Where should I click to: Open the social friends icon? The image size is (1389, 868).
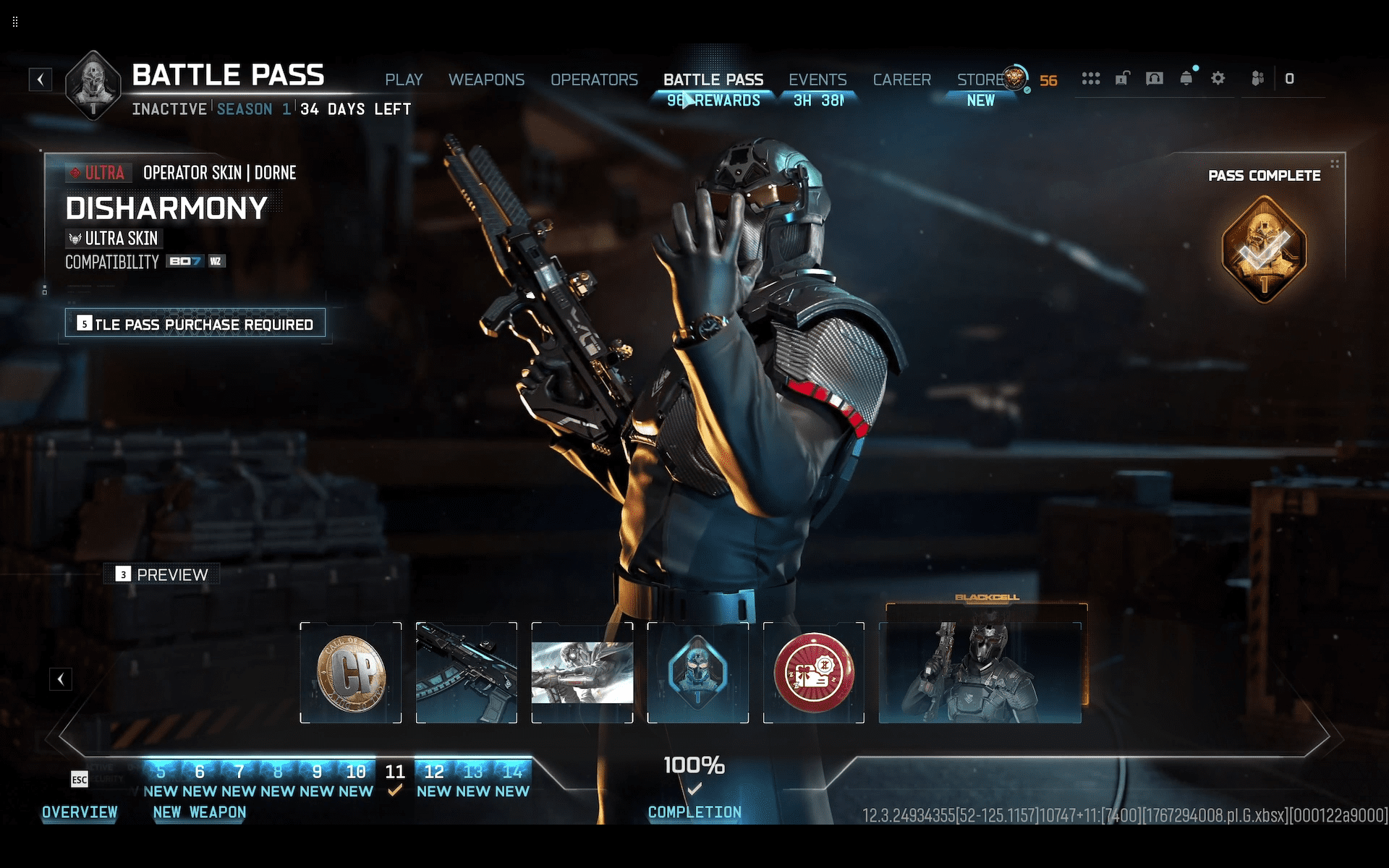(1257, 78)
